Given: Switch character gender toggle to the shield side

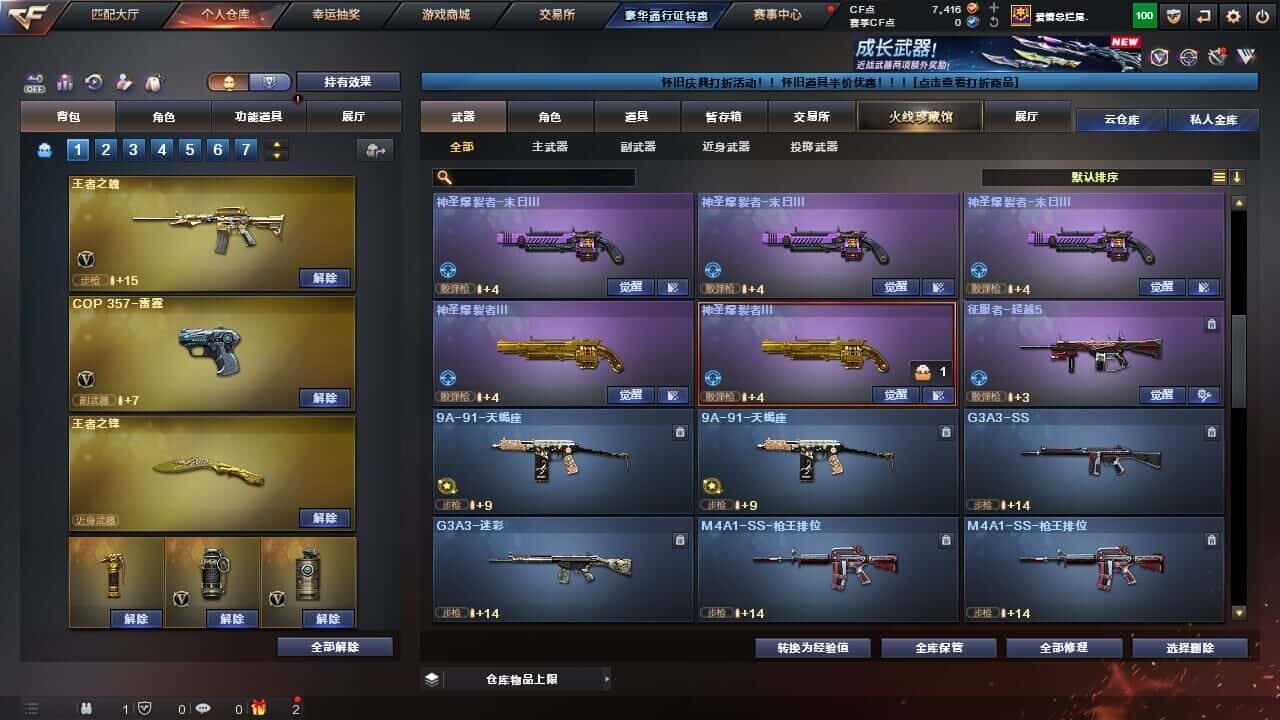Looking at the screenshot, I should click(269, 82).
